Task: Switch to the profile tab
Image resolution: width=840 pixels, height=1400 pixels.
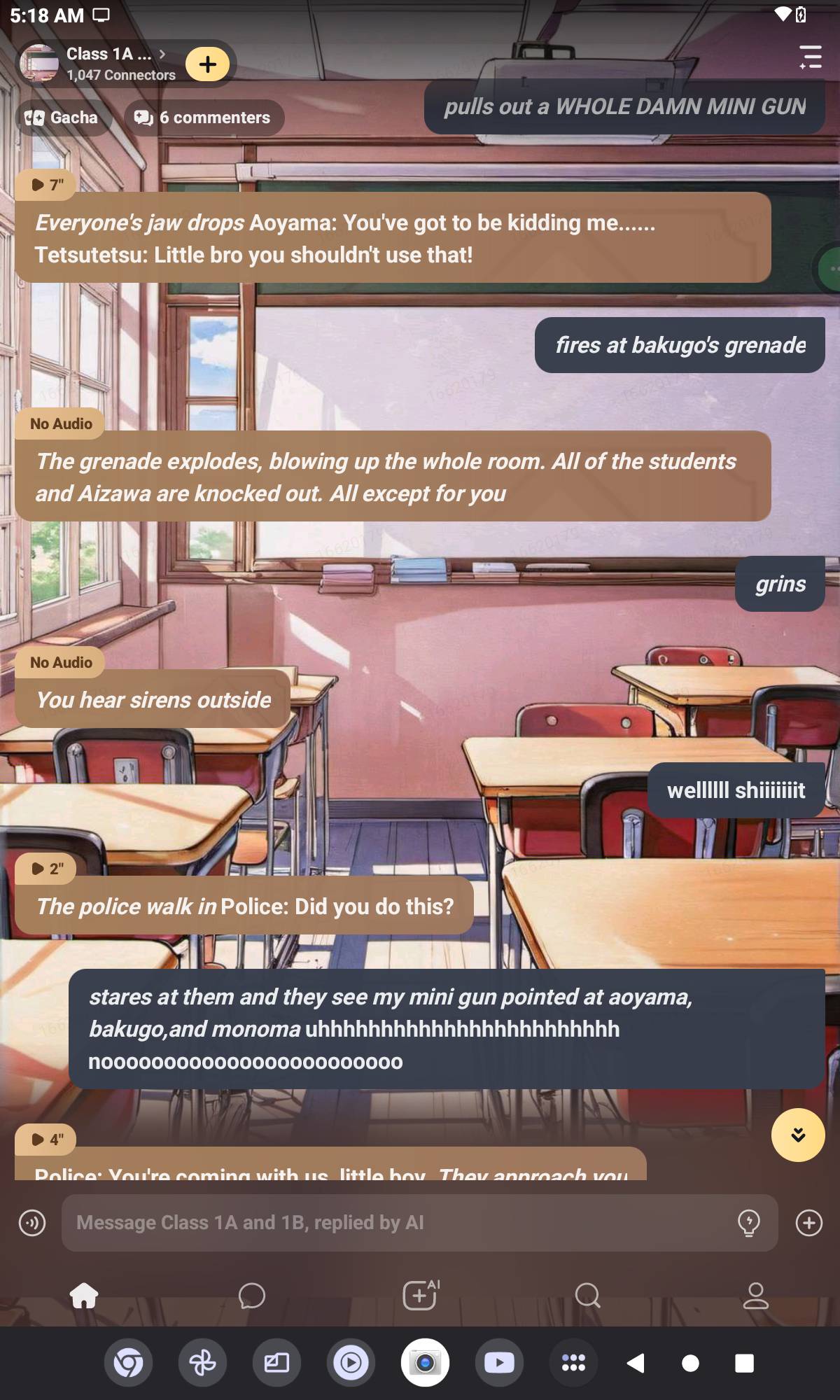Action: [755, 1296]
